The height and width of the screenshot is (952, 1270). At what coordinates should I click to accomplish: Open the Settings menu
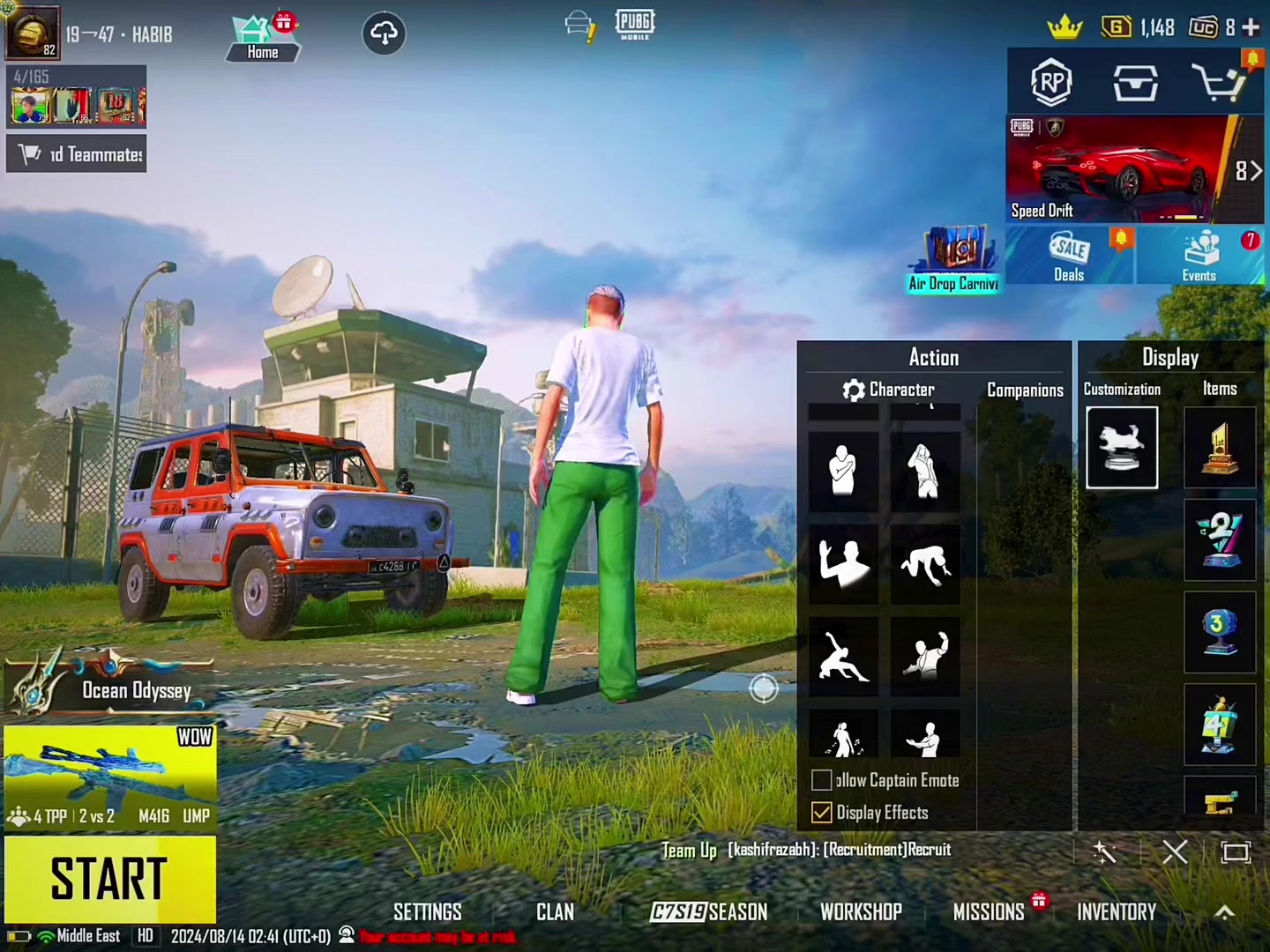tap(427, 911)
